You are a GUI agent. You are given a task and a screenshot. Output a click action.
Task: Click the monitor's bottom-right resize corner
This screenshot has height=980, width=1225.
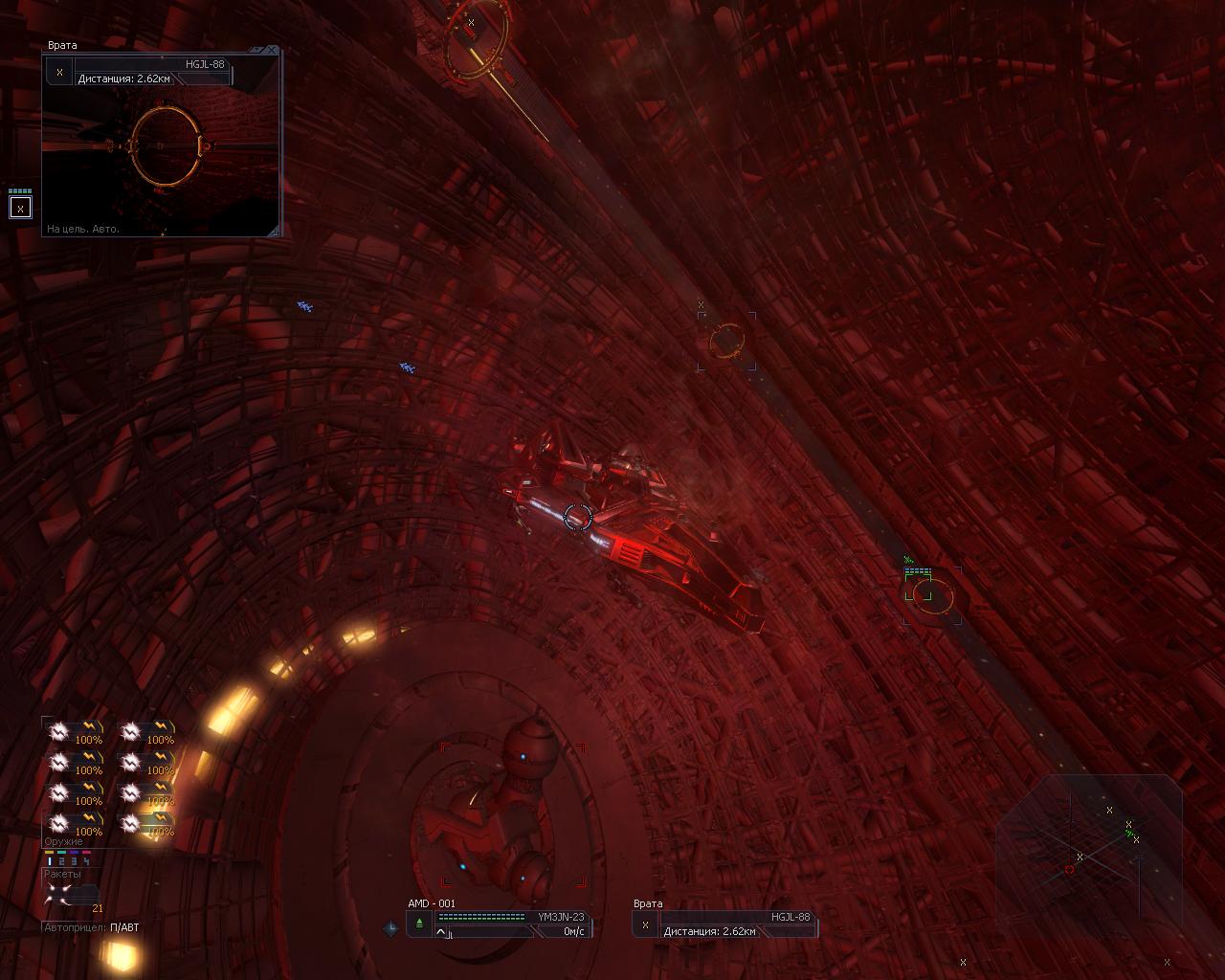(275, 231)
